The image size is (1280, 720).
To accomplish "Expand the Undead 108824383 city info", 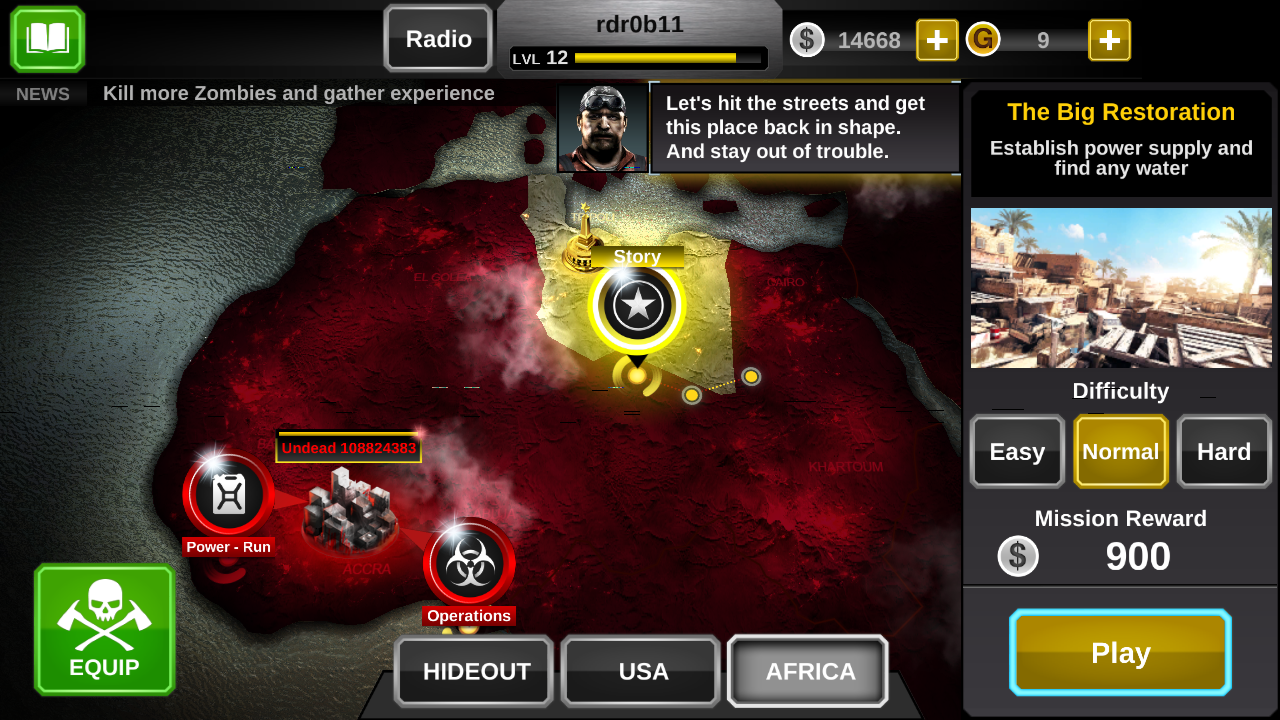I will [349, 448].
